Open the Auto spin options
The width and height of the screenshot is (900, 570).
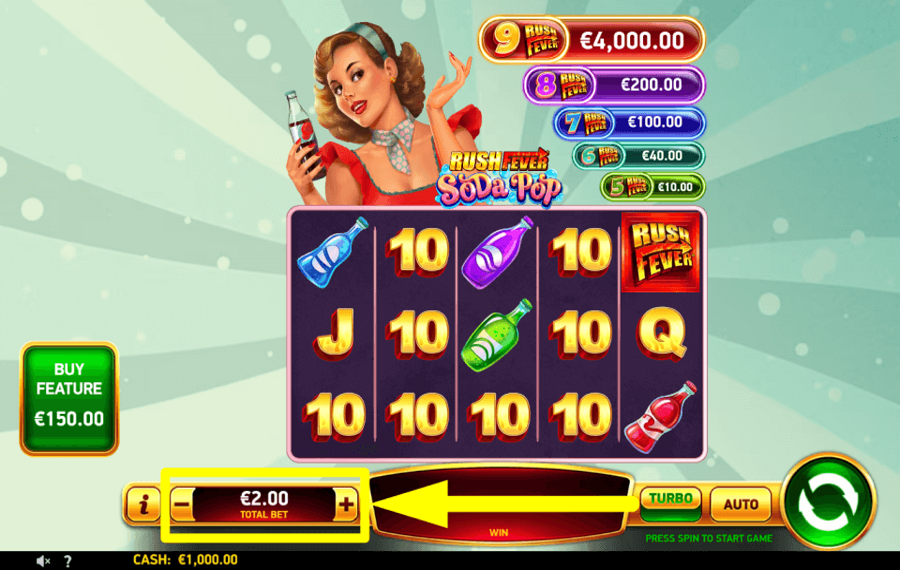[741, 504]
